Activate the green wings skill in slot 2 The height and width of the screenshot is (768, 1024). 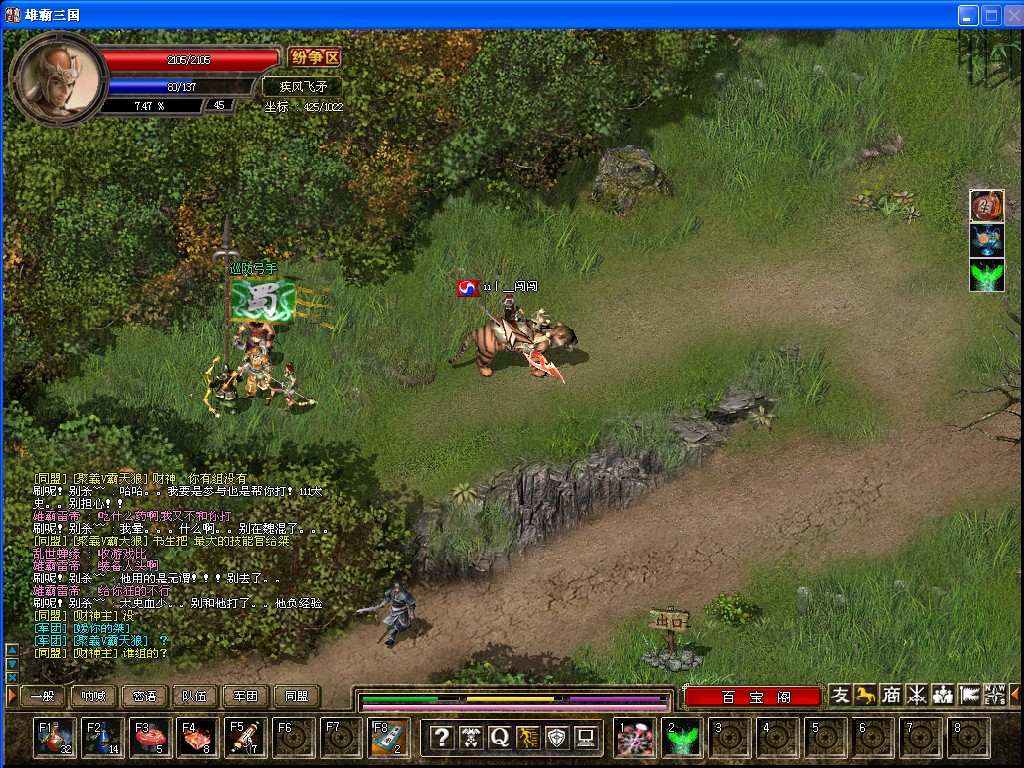tap(684, 739)
